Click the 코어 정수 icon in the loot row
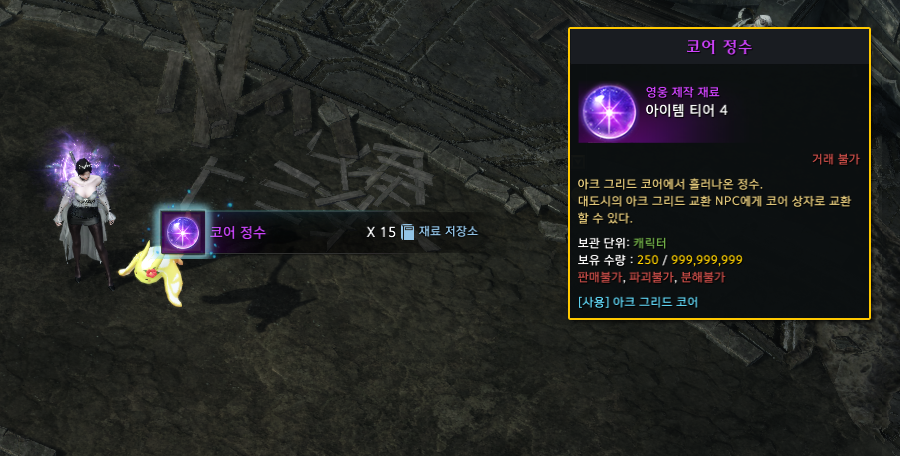The image size is (900, 456). pos(183,233)
